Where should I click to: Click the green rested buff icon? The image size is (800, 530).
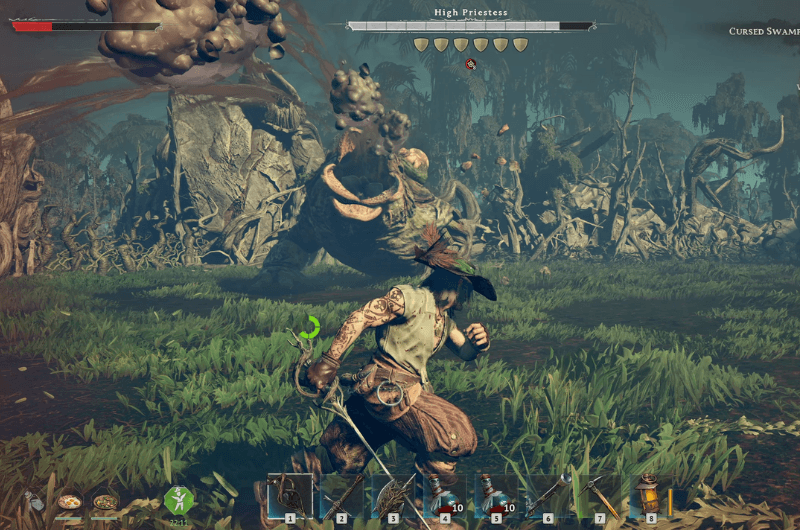point(179,500)
